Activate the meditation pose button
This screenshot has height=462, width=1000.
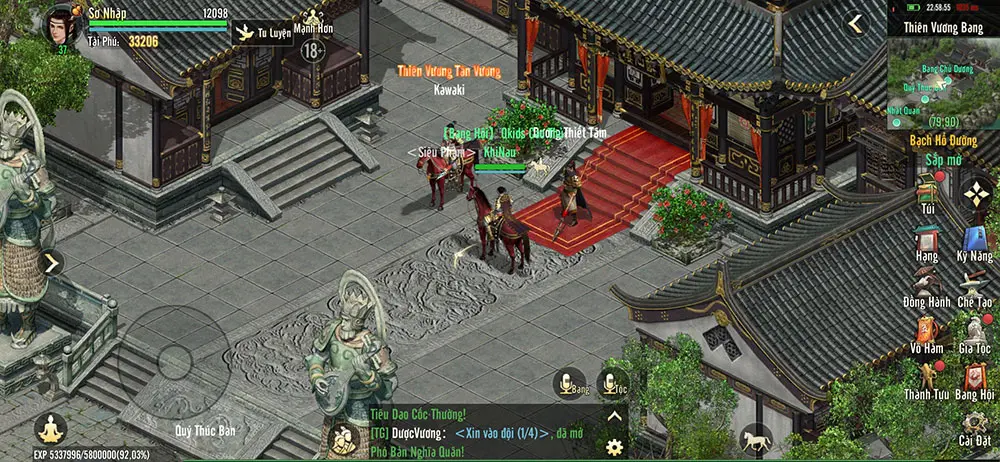[49, 429]
